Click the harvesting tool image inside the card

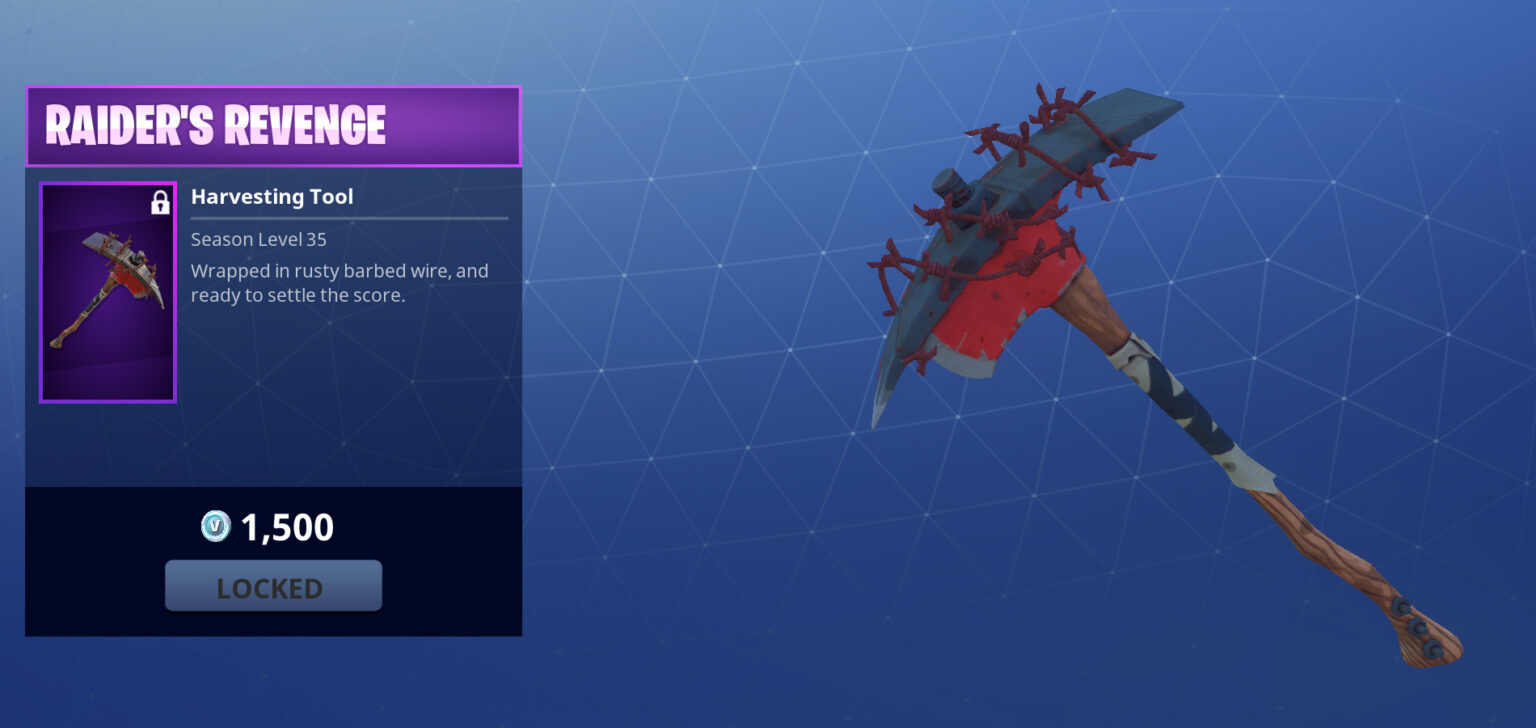point(107,291)
